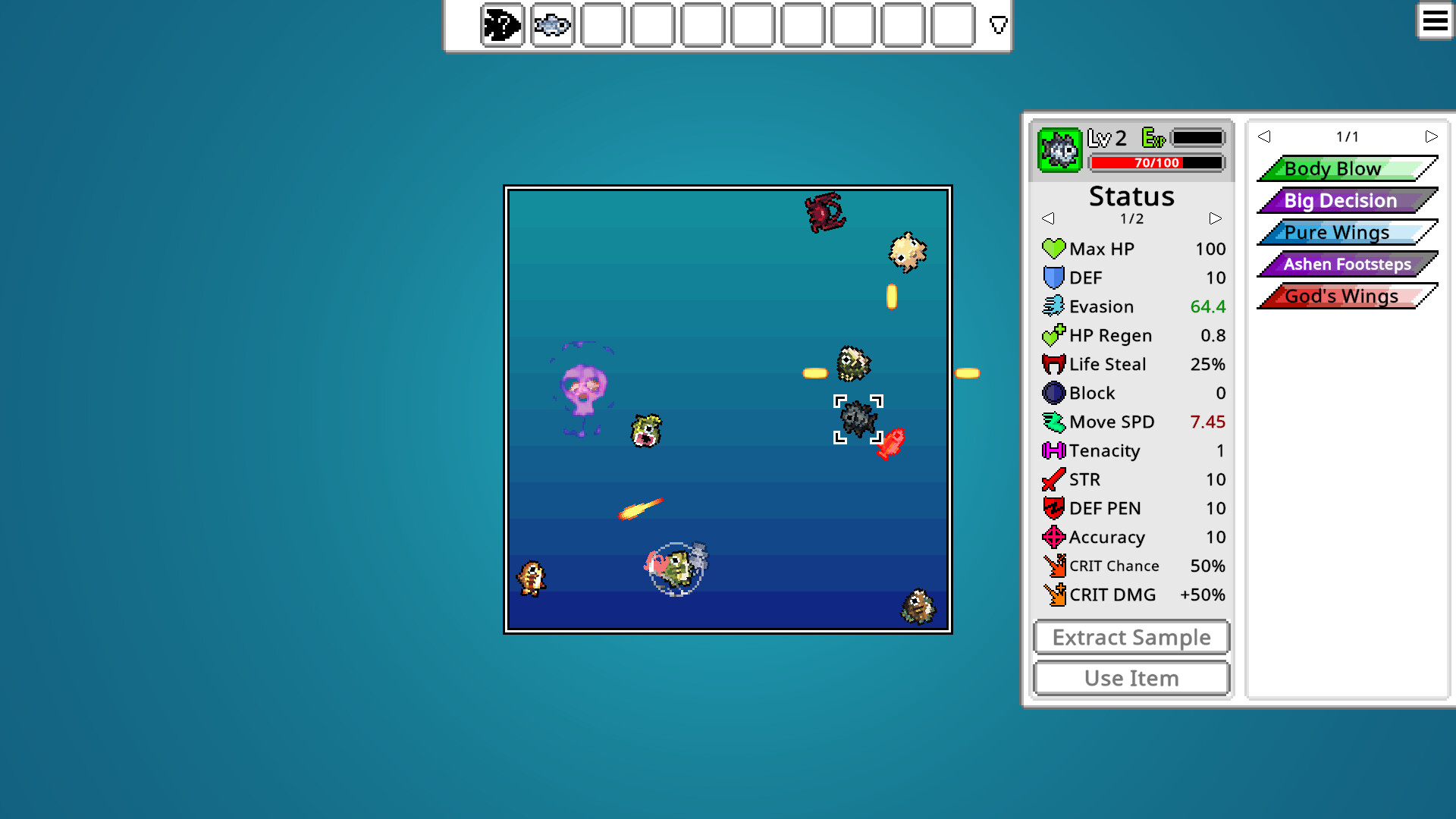Click the Tenacity icon in the Status panel

click(x=1053, y=450)
